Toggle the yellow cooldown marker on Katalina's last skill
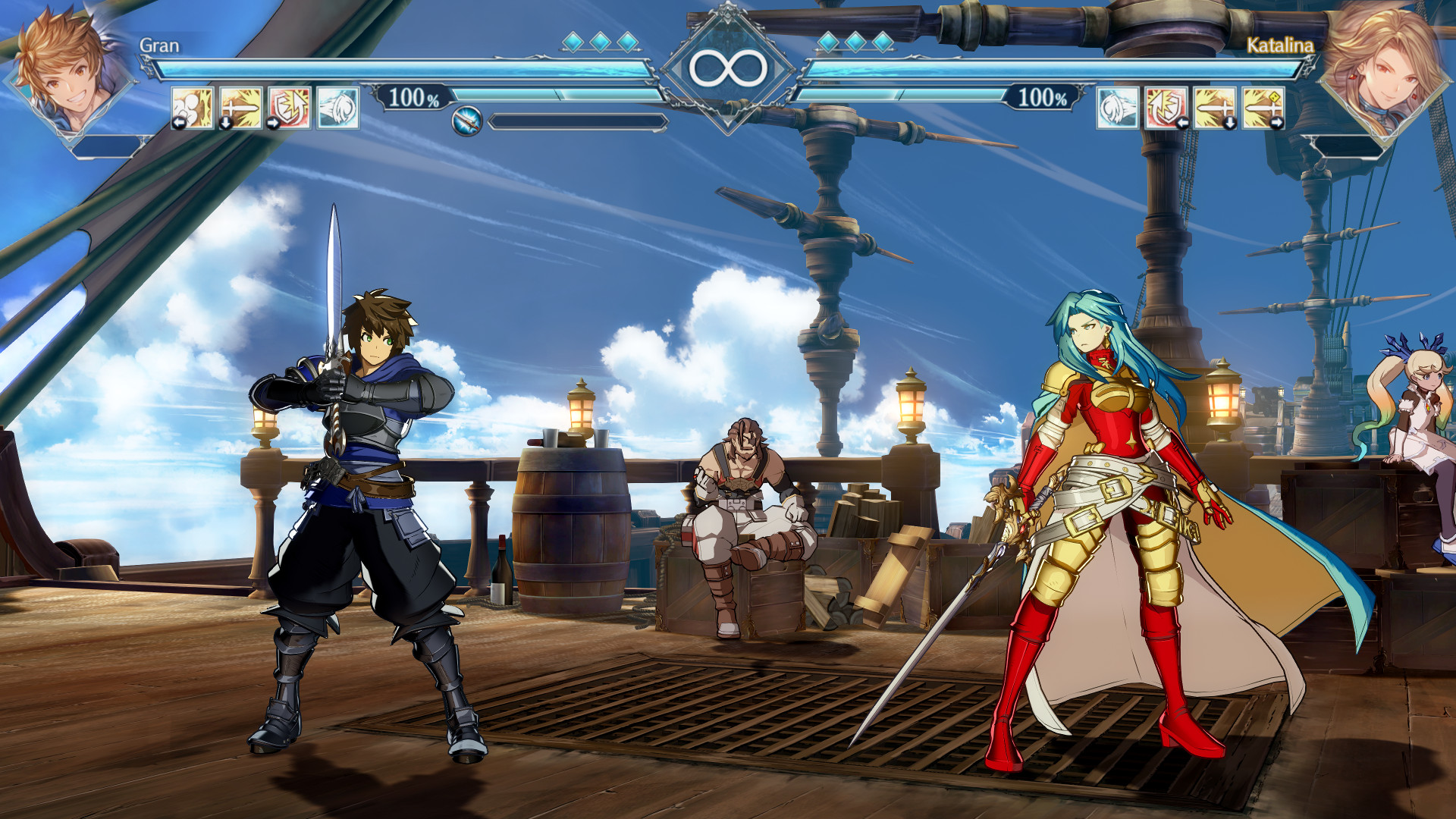Viewport: 1456px width, 819px height. click(x=1275, y=96)
